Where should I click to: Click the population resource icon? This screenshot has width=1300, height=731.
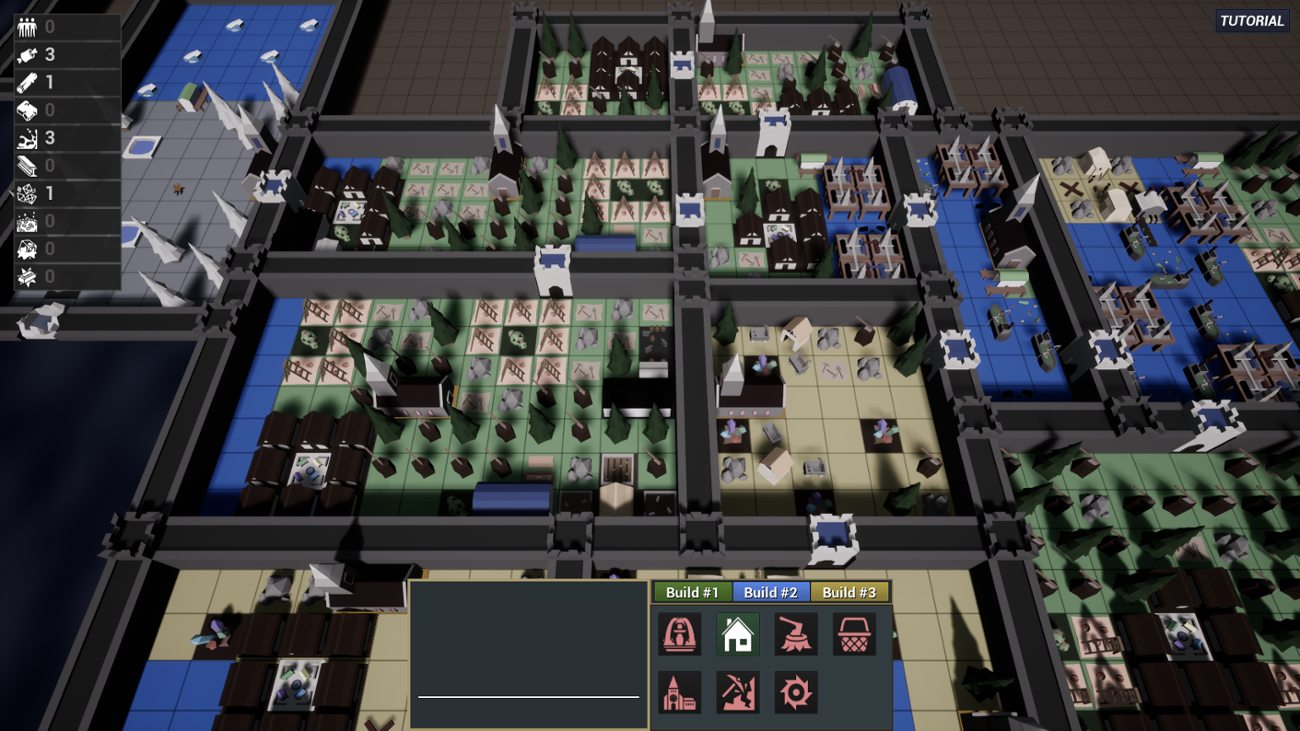click(x=28, y=26)
